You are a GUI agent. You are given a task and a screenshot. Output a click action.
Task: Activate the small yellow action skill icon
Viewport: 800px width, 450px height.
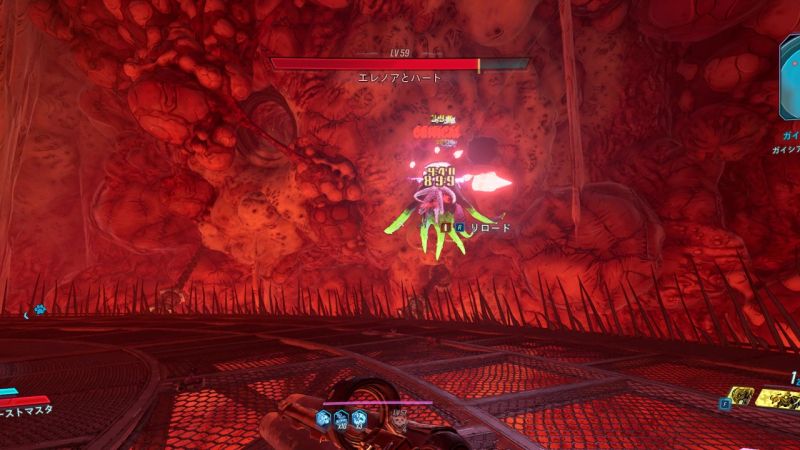[739, 398]
